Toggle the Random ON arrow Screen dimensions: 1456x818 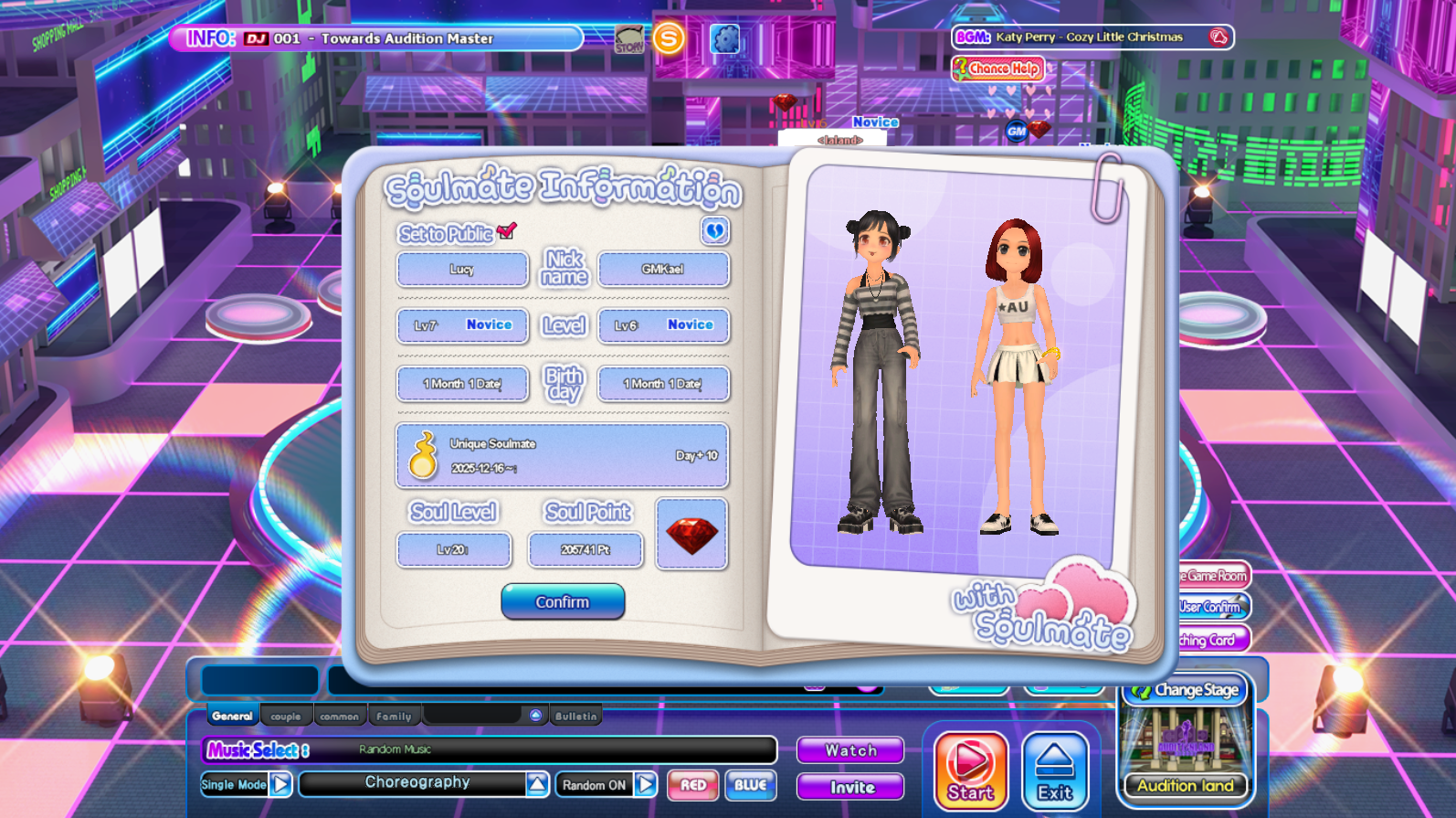646,784
